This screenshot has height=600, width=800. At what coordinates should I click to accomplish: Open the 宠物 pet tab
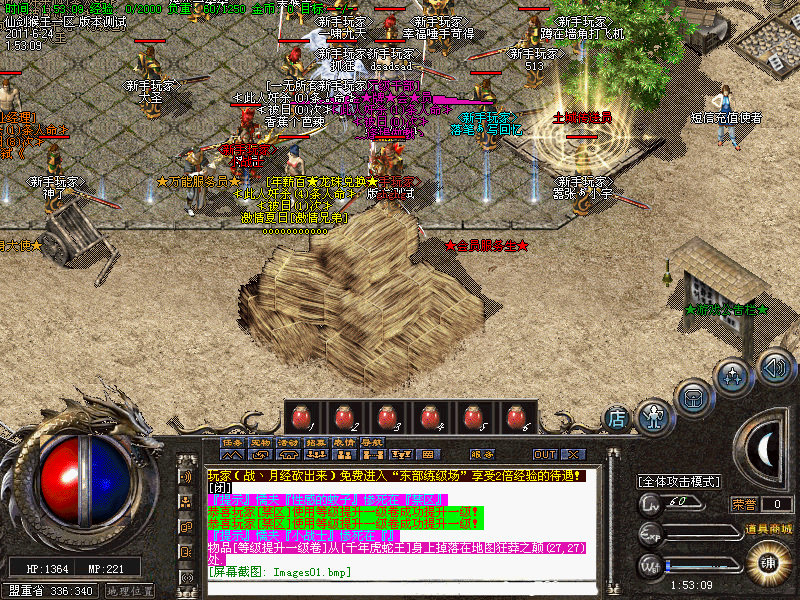[x=260, y=441]
